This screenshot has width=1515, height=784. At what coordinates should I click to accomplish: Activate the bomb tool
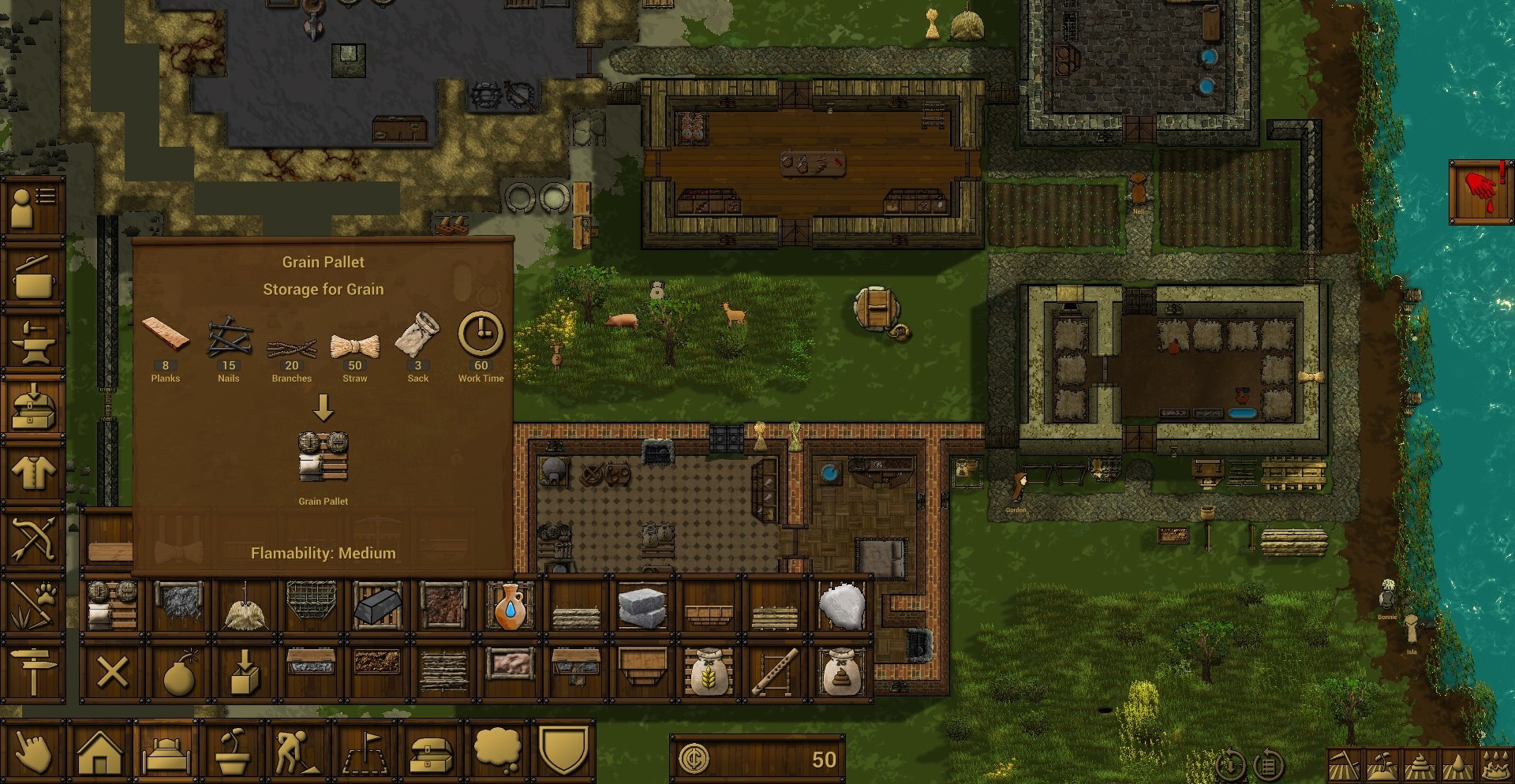179,673
